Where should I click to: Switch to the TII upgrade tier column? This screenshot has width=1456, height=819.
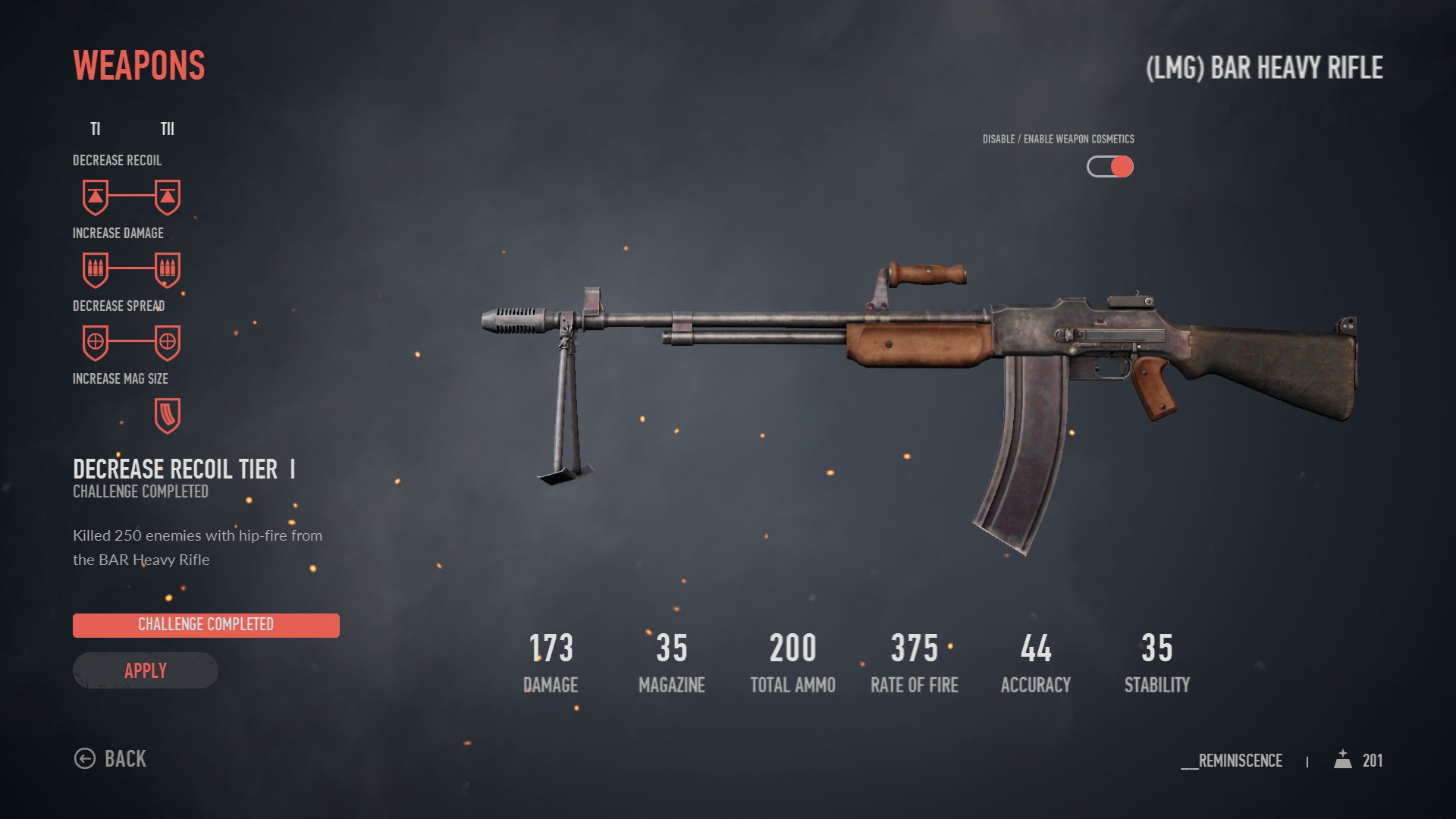click(x=167, y=129)
